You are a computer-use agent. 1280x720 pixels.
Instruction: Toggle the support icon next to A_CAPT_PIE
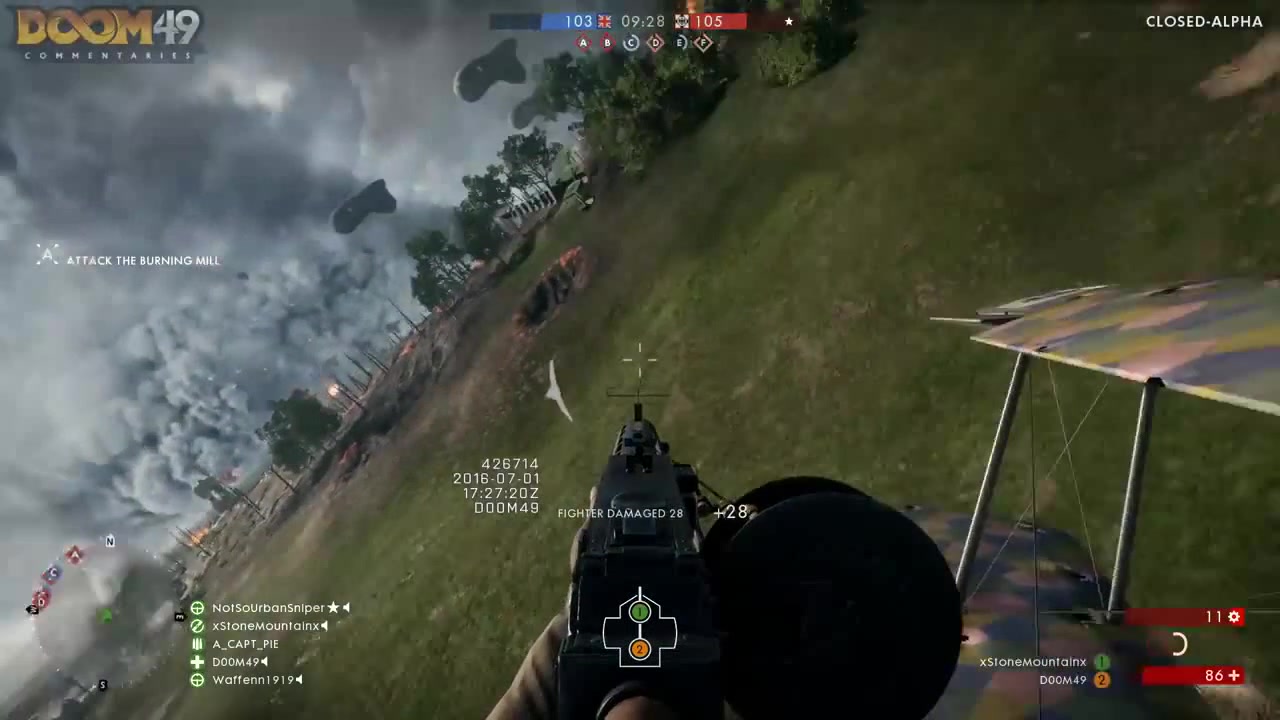click(197, 644)
